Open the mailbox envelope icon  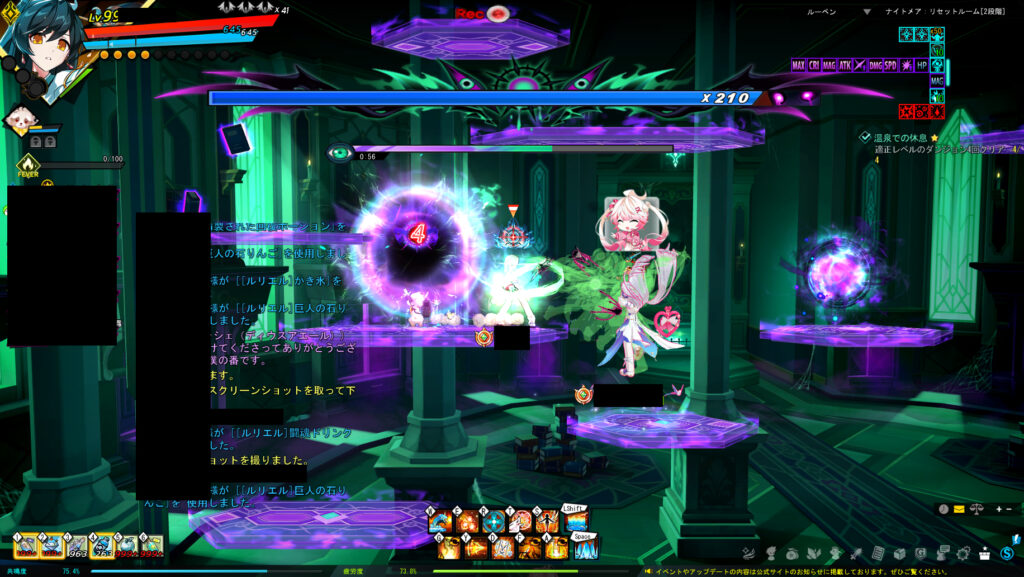(959, 509)
